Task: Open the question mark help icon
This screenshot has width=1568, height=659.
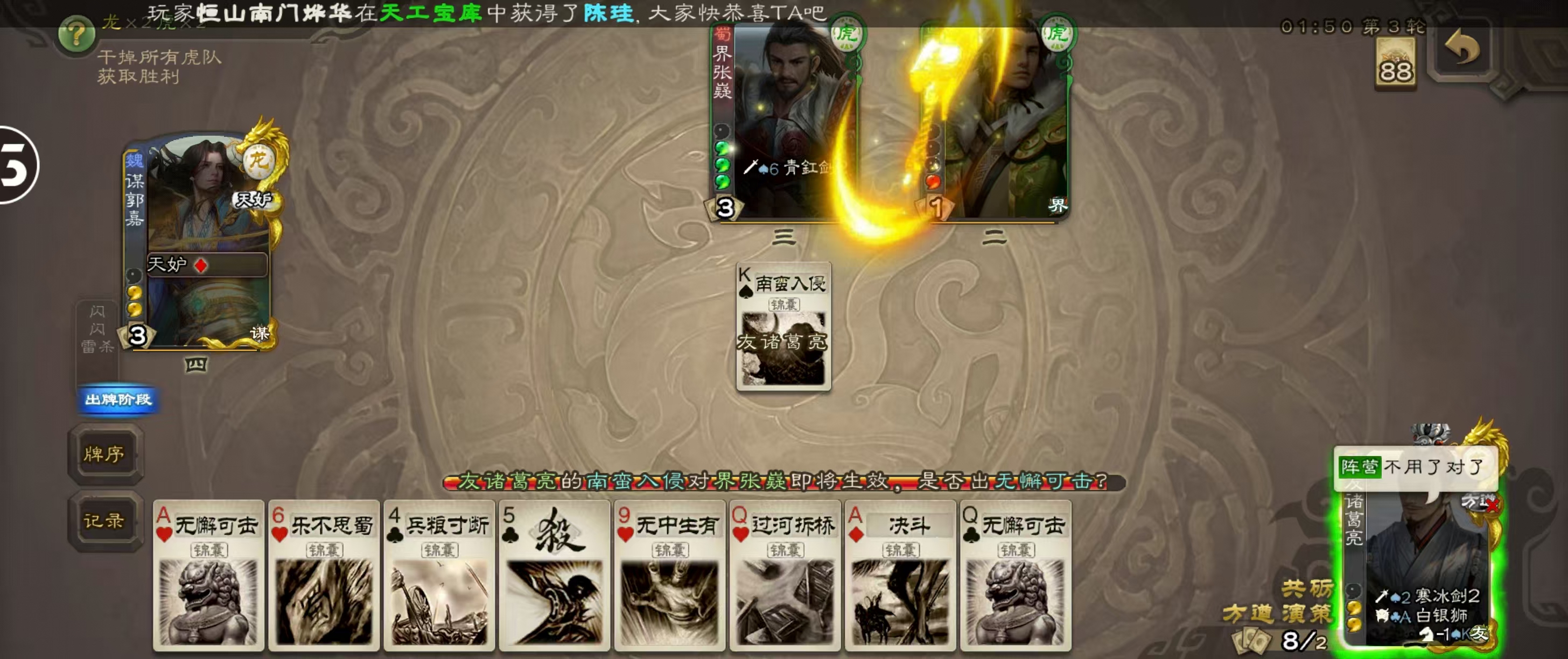Action: pyautogui.click(x=76, y=34)
